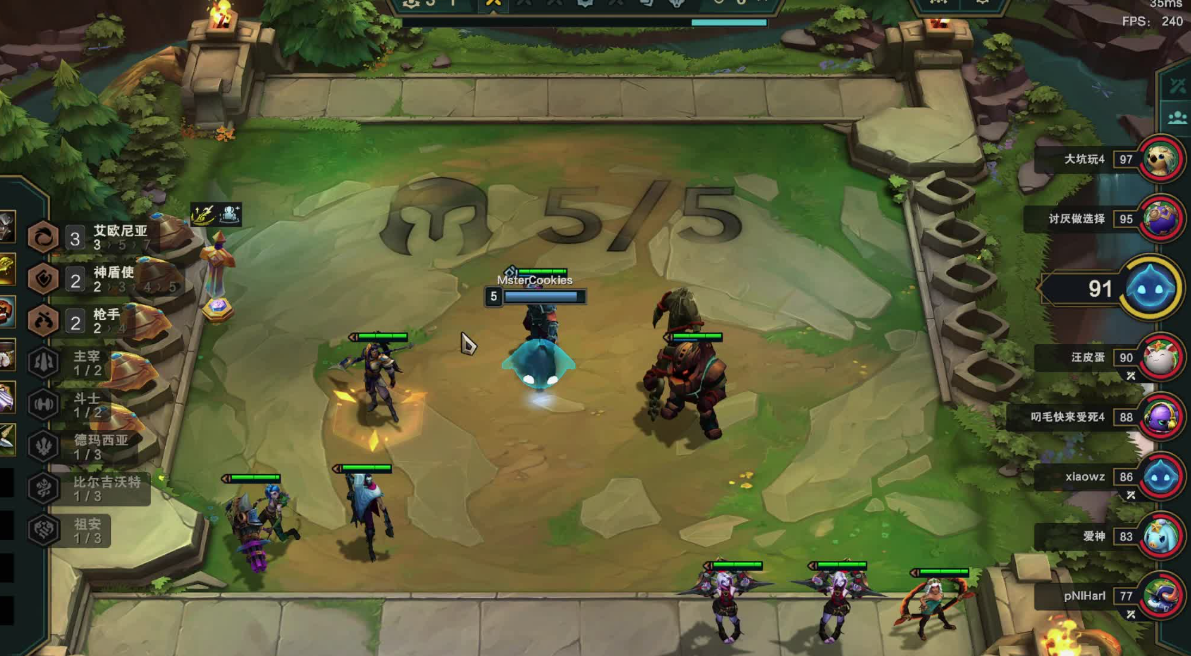Image resolution: width=1191 pixels, height=656 pixels.
Task: Select the sparkling figure augment icon
Action: [x=229, y=214]
